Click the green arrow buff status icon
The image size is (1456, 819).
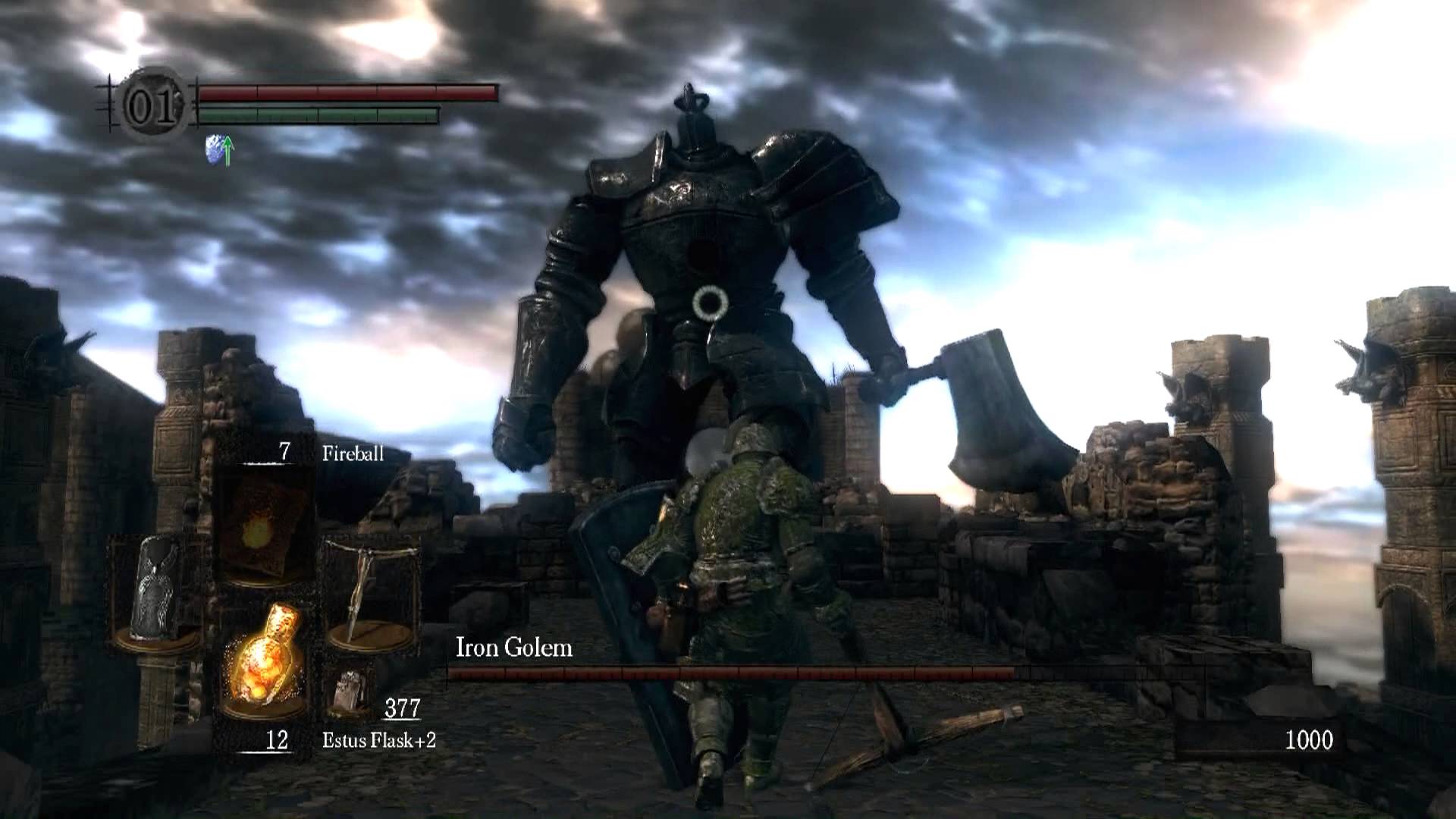[219, 150]
